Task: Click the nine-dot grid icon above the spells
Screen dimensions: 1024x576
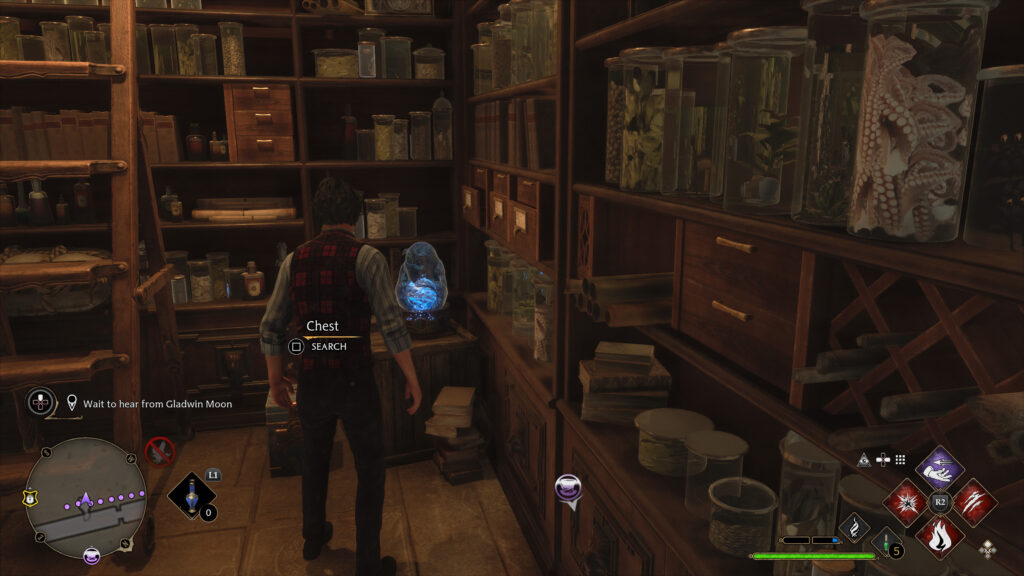Action: (900, 459)
